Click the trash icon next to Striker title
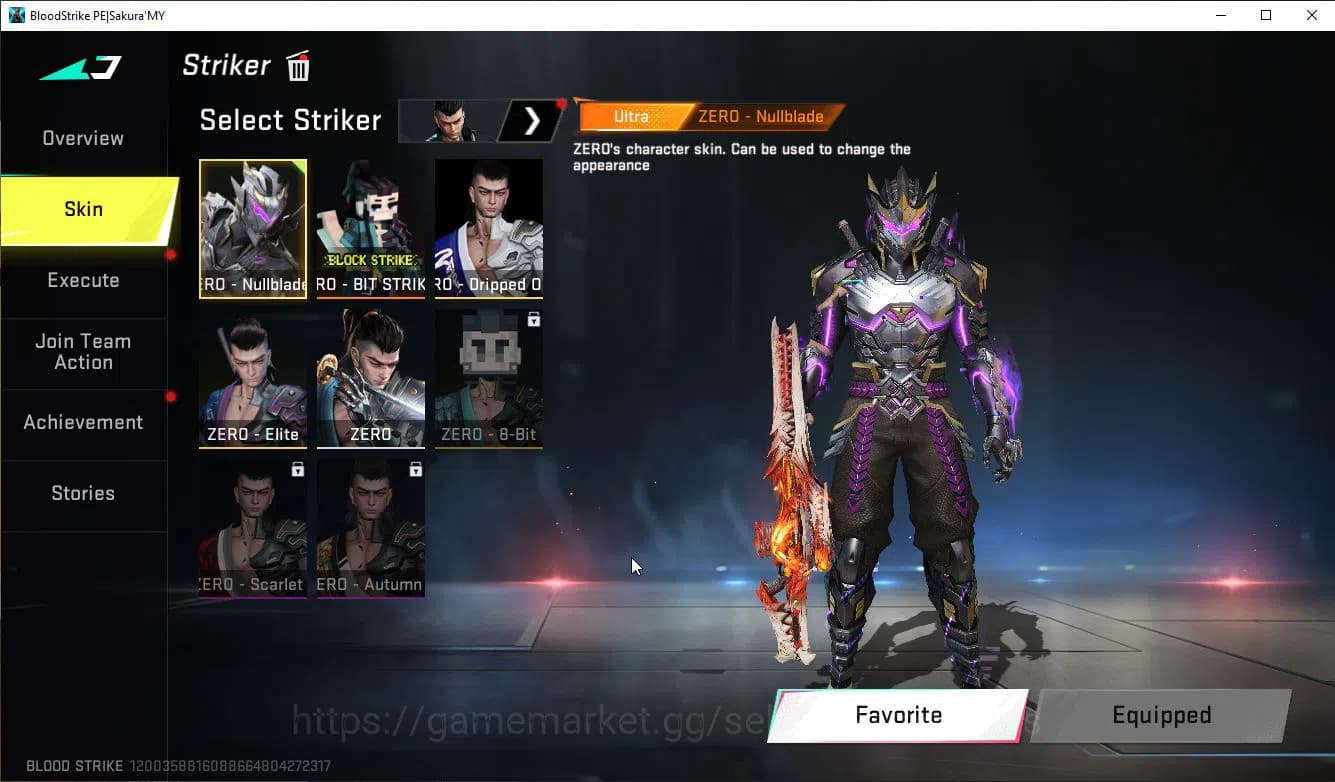The width and height of the screenshot is (1335, 782). click(297, 66)
